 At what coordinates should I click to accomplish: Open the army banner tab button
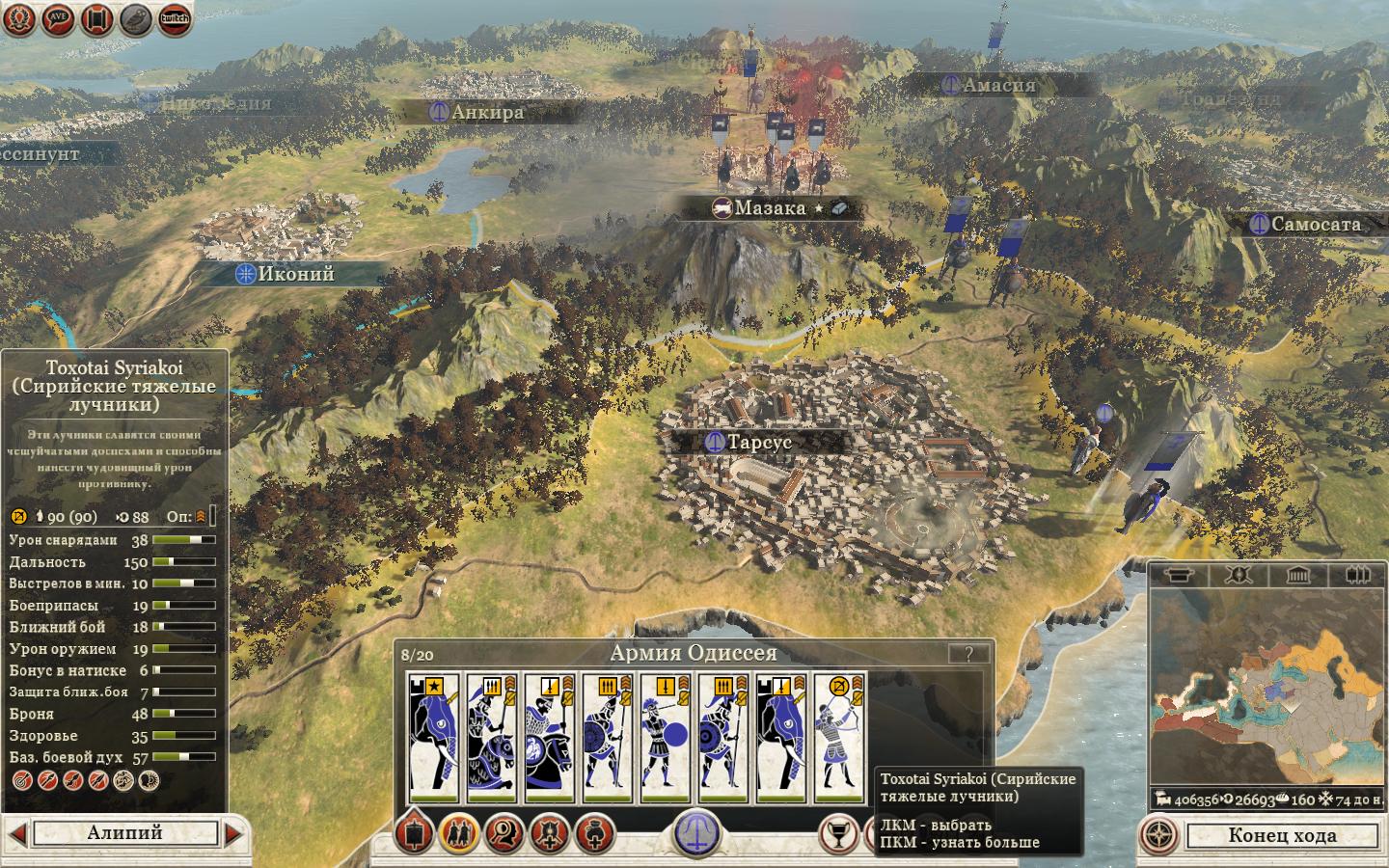(x=415, y=833)
